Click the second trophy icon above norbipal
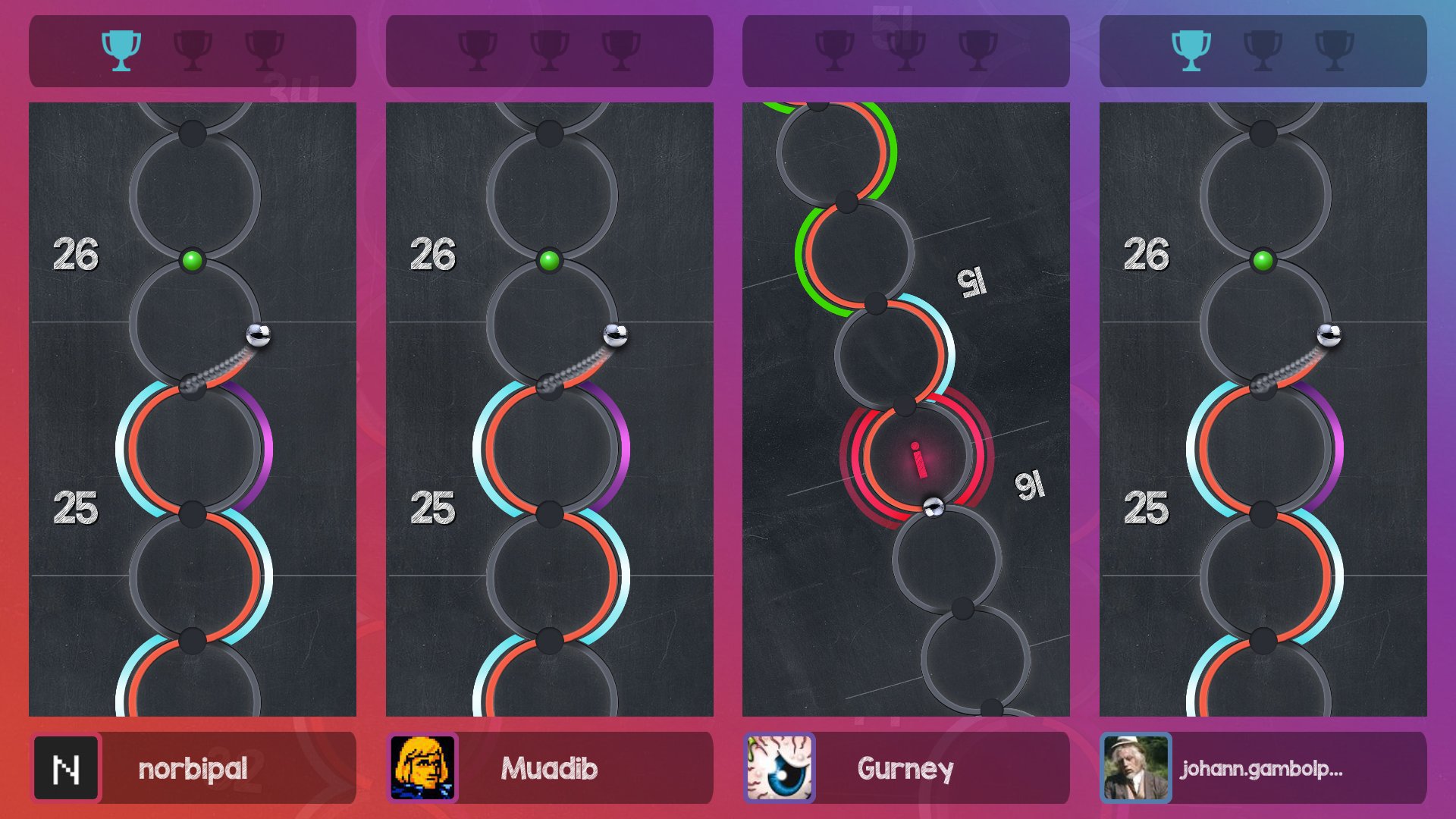 pyautogui.click(x=193, y=51)
